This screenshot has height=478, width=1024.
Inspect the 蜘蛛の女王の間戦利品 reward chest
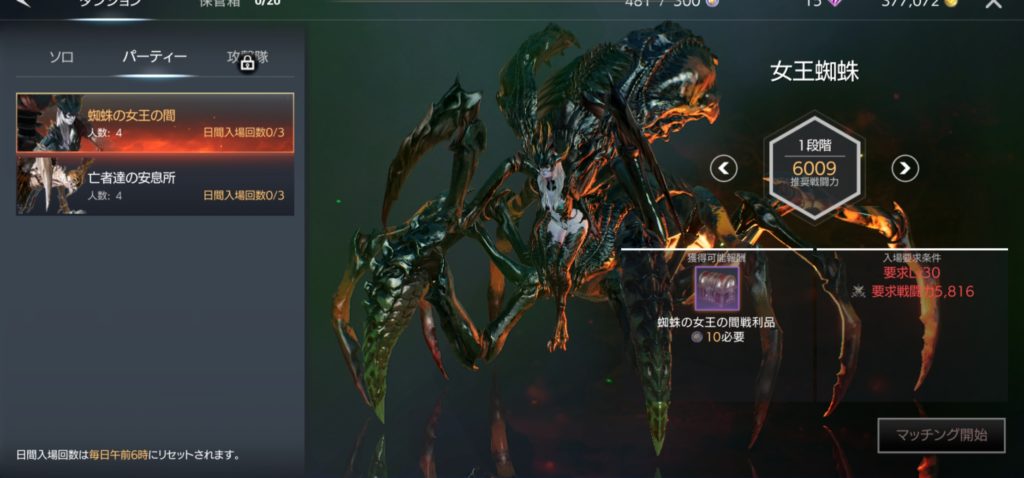tap(717, 288)
